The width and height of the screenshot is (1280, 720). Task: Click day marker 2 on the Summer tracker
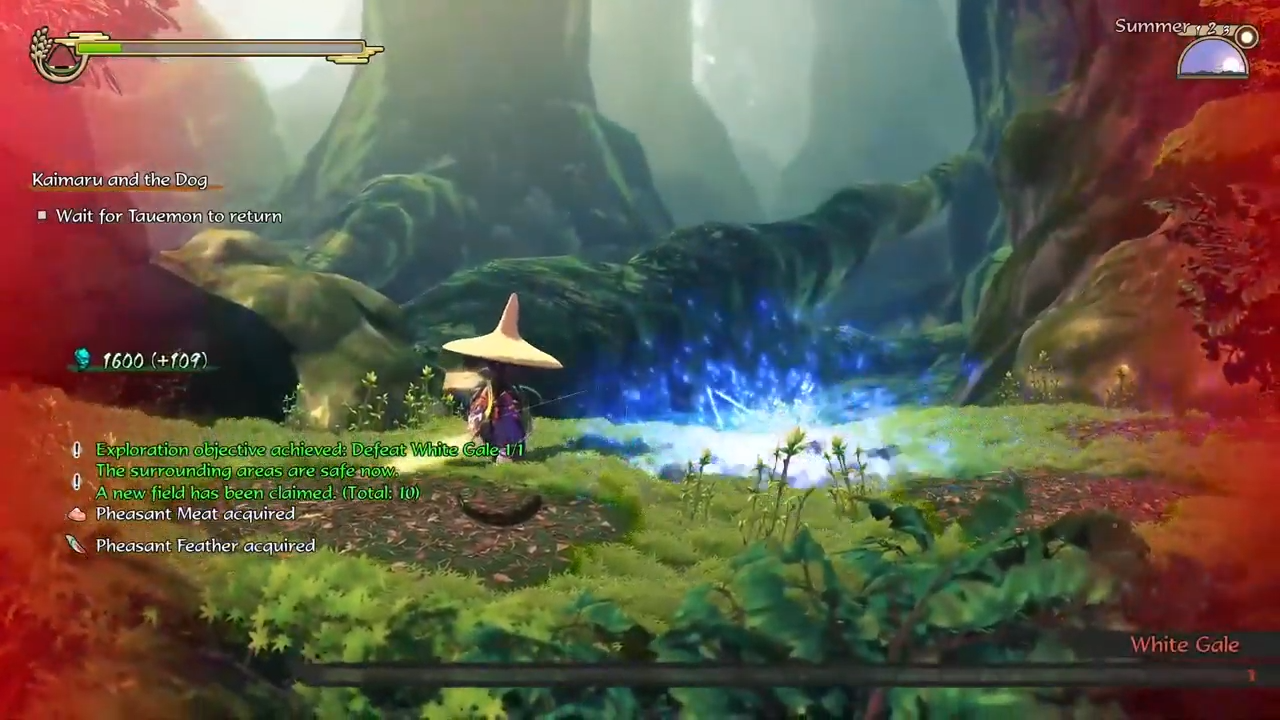coord(1211,29)
